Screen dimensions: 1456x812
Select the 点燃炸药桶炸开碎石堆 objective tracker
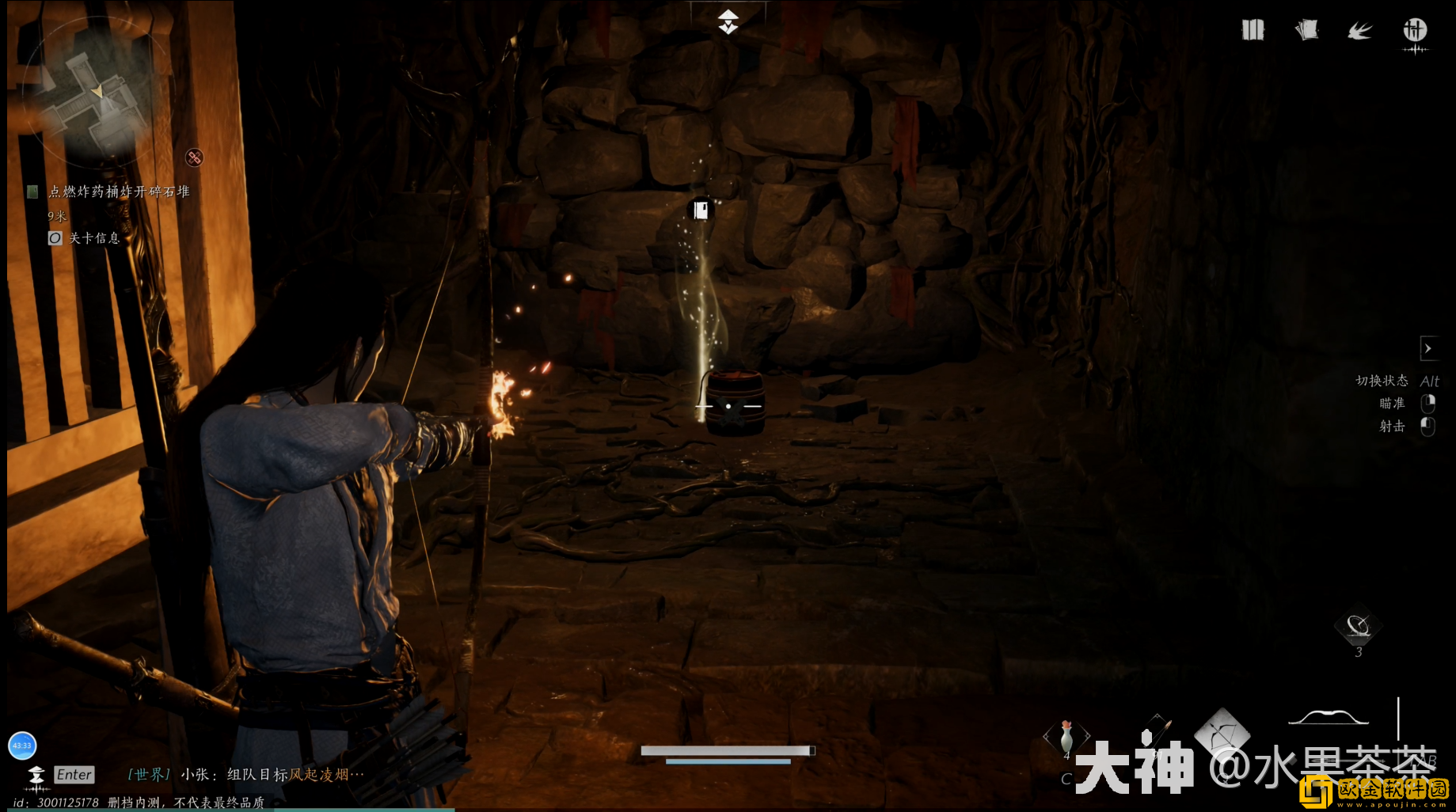(119, 192)
